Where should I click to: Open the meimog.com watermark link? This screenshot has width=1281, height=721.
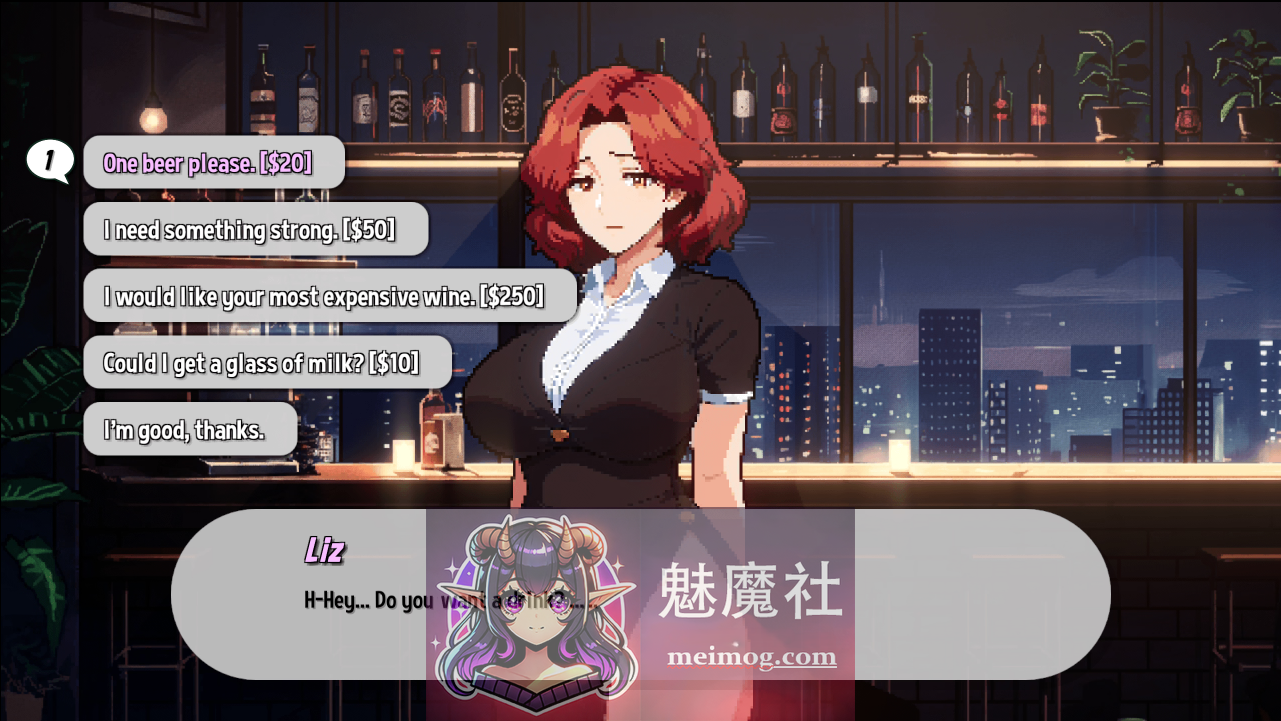coord(751,657)
